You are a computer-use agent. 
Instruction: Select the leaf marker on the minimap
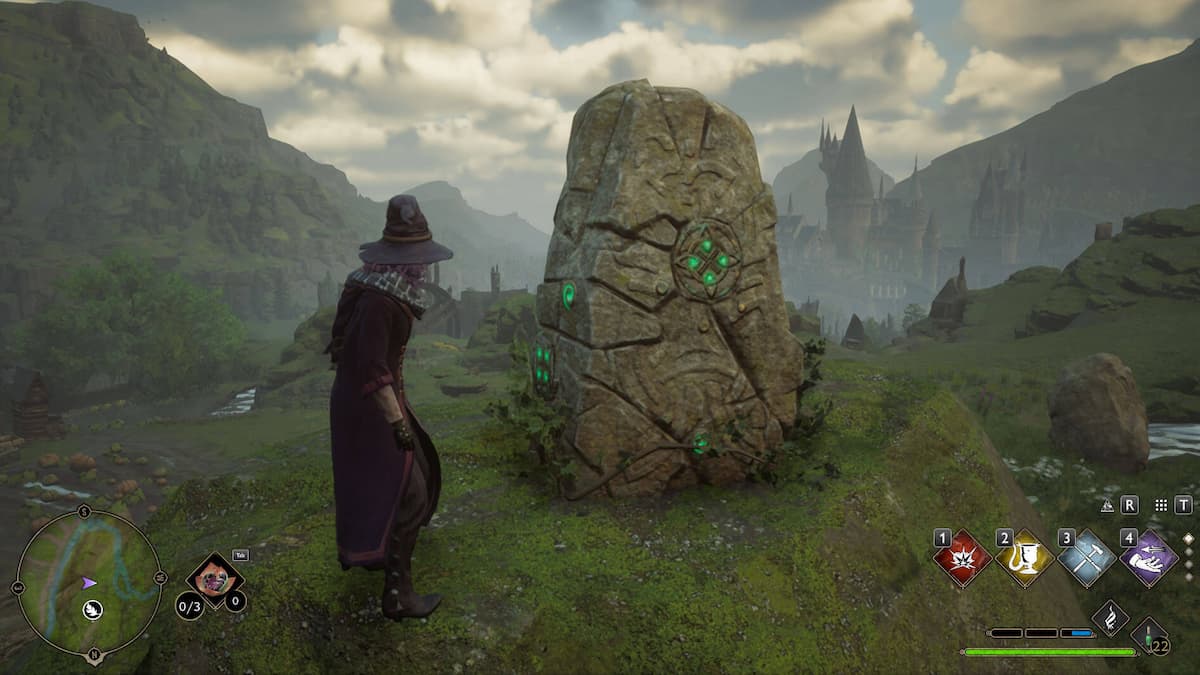pos(93,609)
